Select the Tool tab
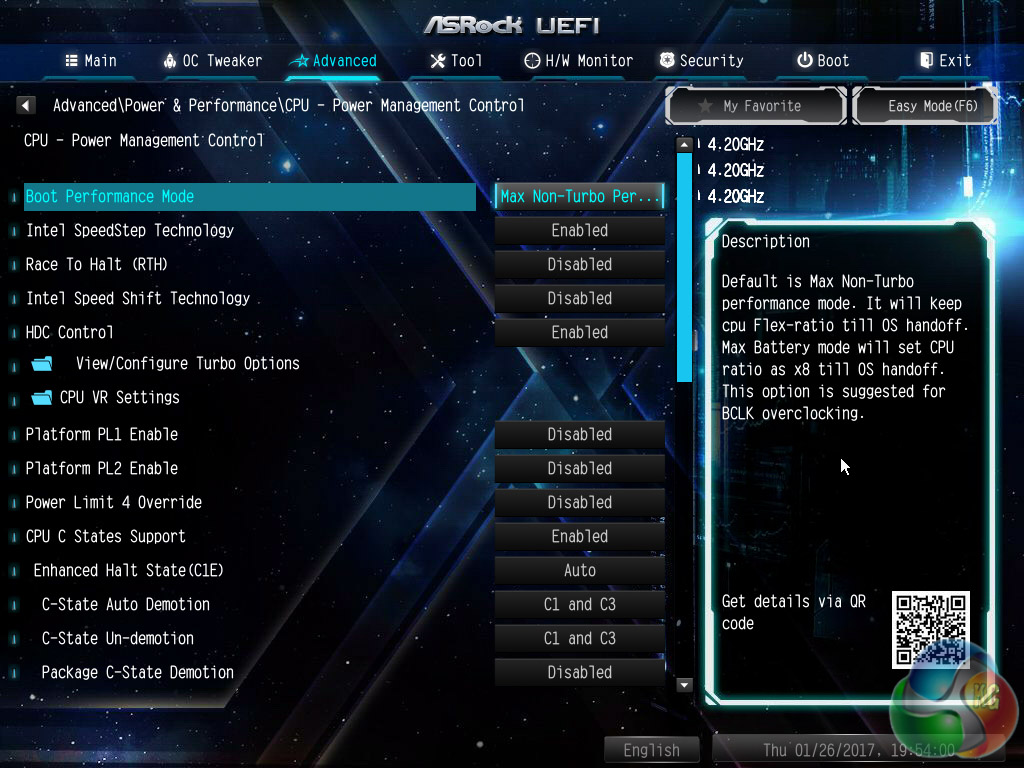 (456, 61)
